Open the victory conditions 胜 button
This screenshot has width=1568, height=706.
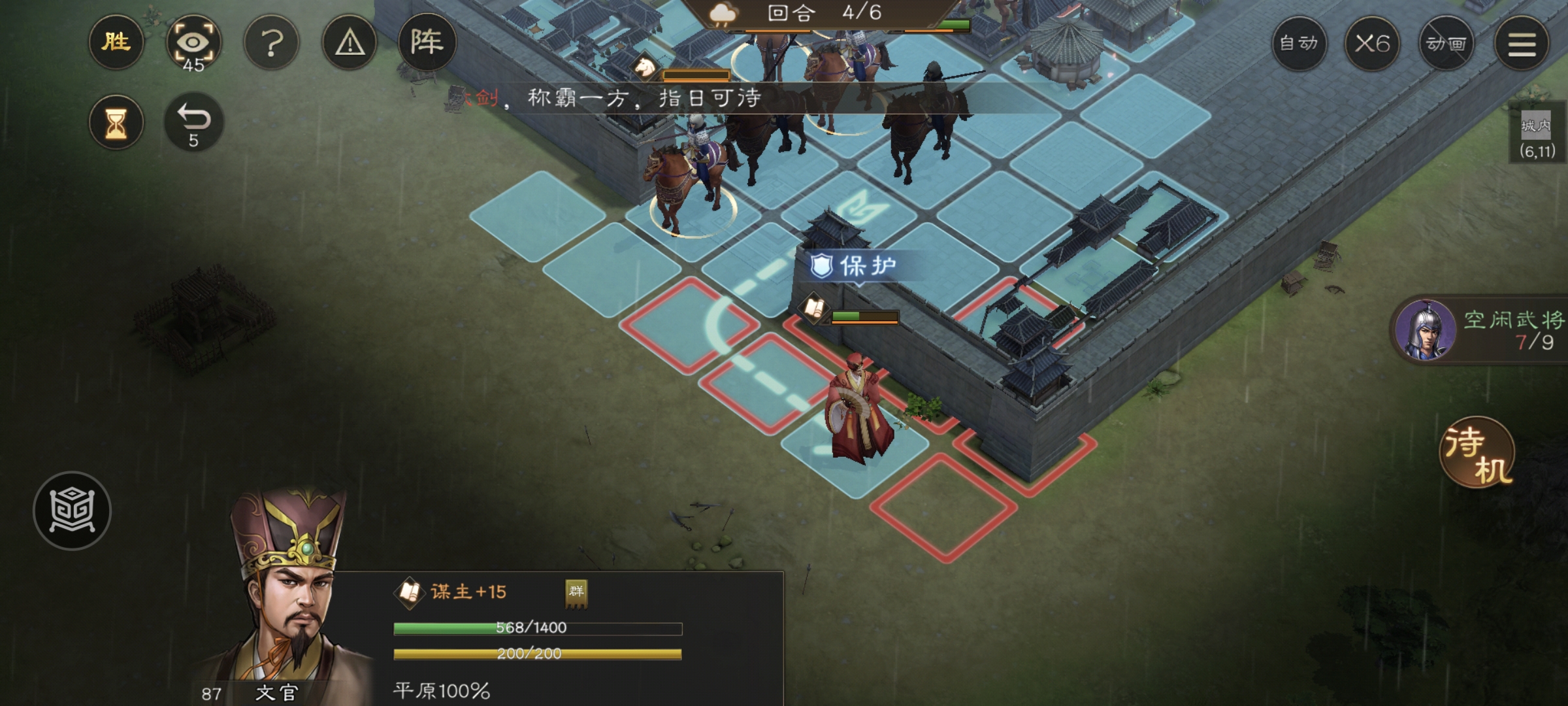[x=116, y=43]
